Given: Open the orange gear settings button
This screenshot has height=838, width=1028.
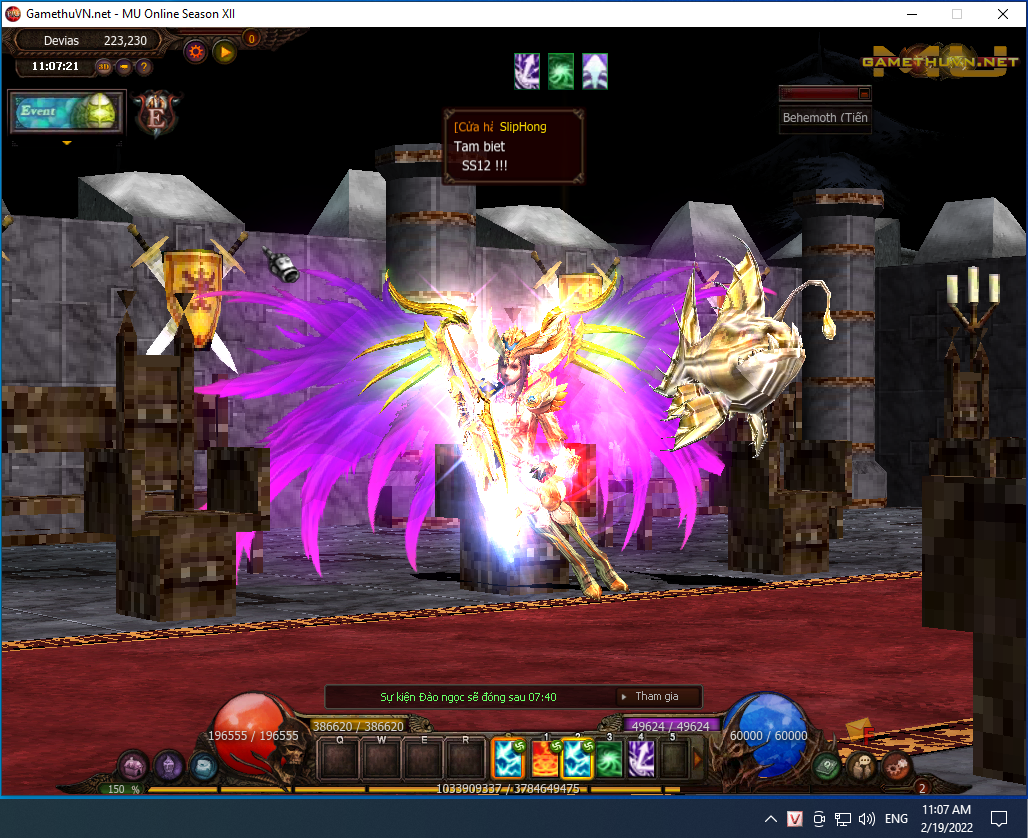Looking at the screenshot, I should [196, 52].
